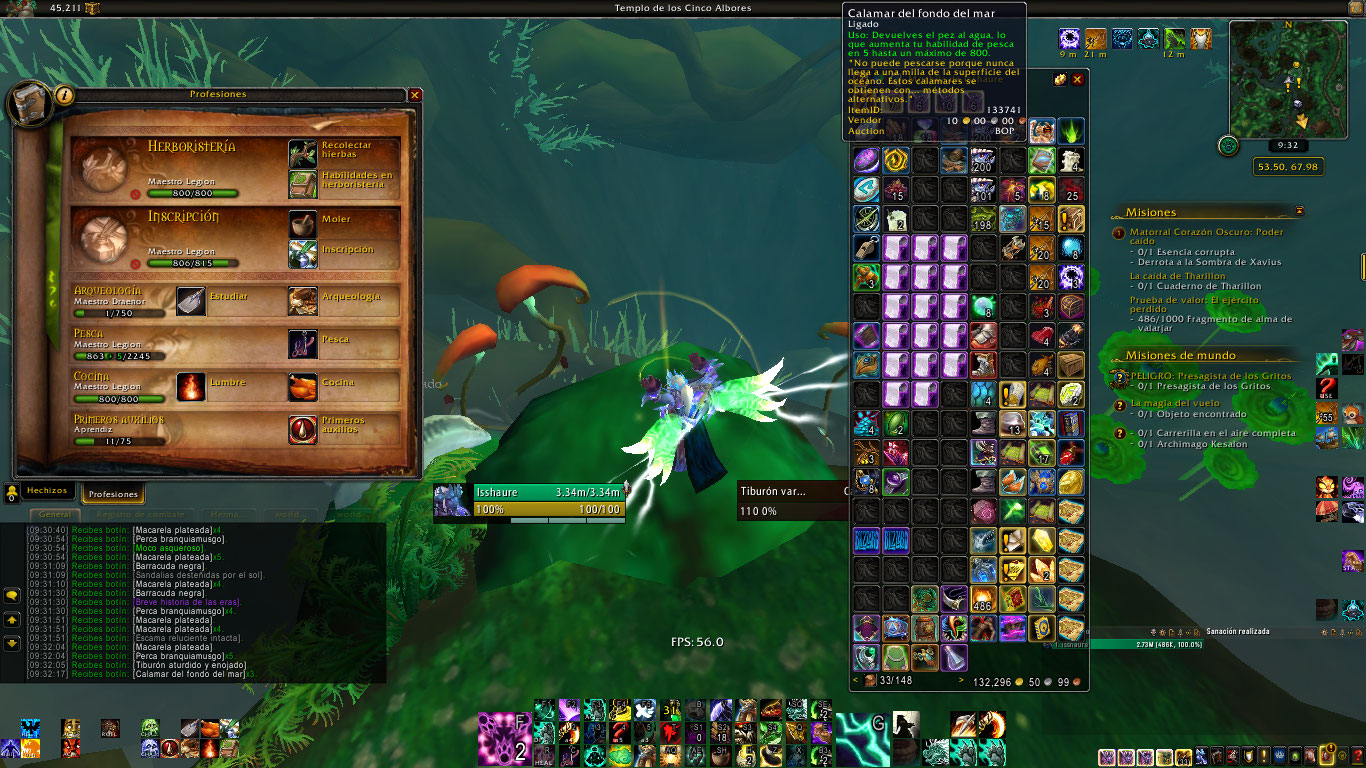The width and height of the screenshot is (1366, 768).
Task: Cast Pesca from the professions book
Action: [303, 344]
